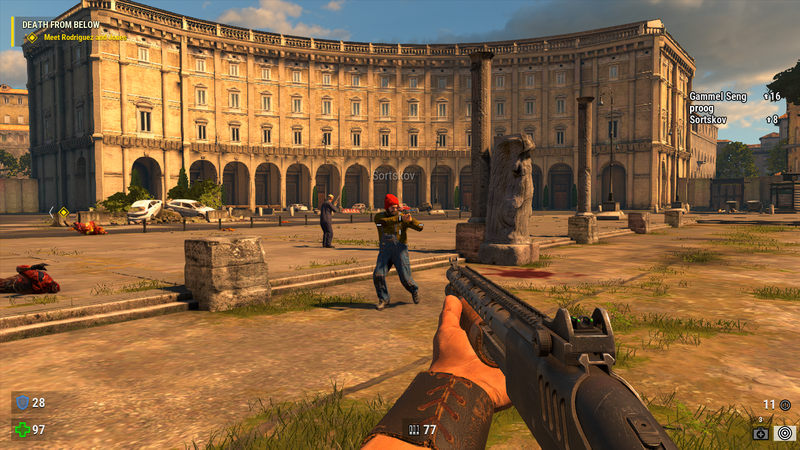Click the blue armor shield icon
The height and width of the screenshot is (450, 800).
(x=22, y=402)
